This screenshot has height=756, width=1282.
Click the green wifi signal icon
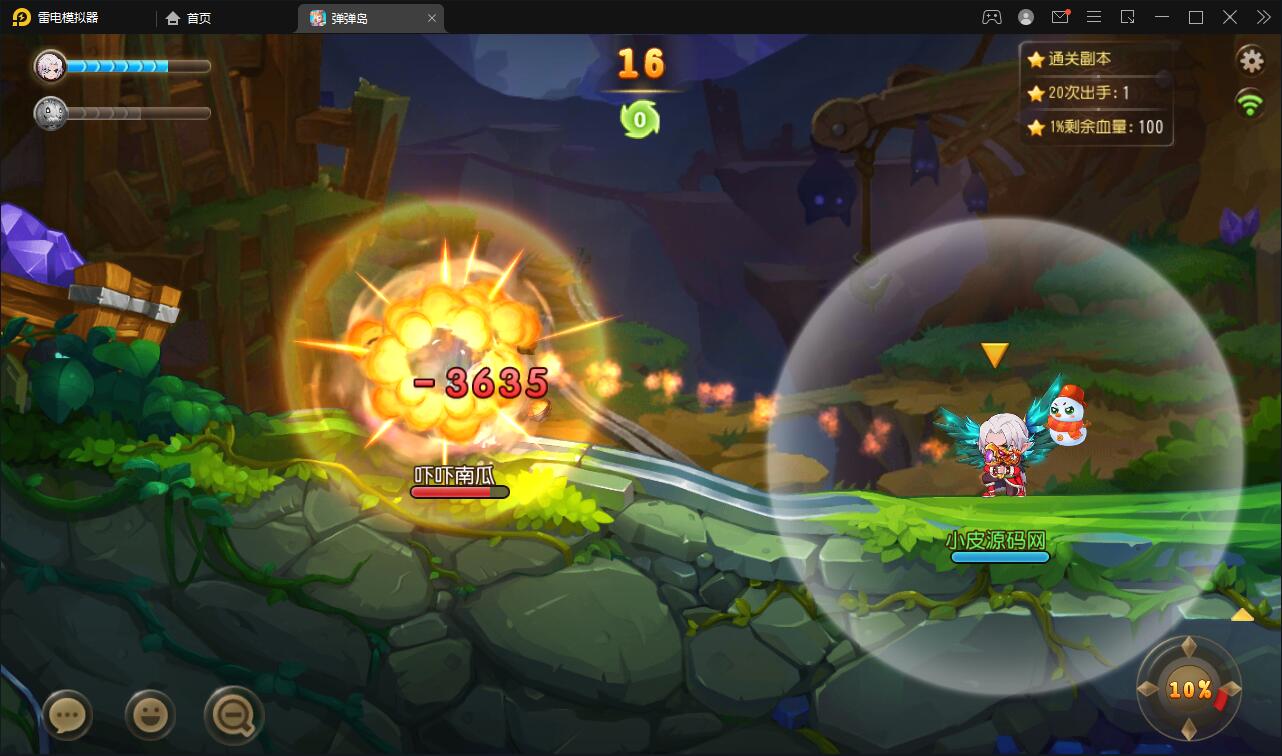[1249, 102]
